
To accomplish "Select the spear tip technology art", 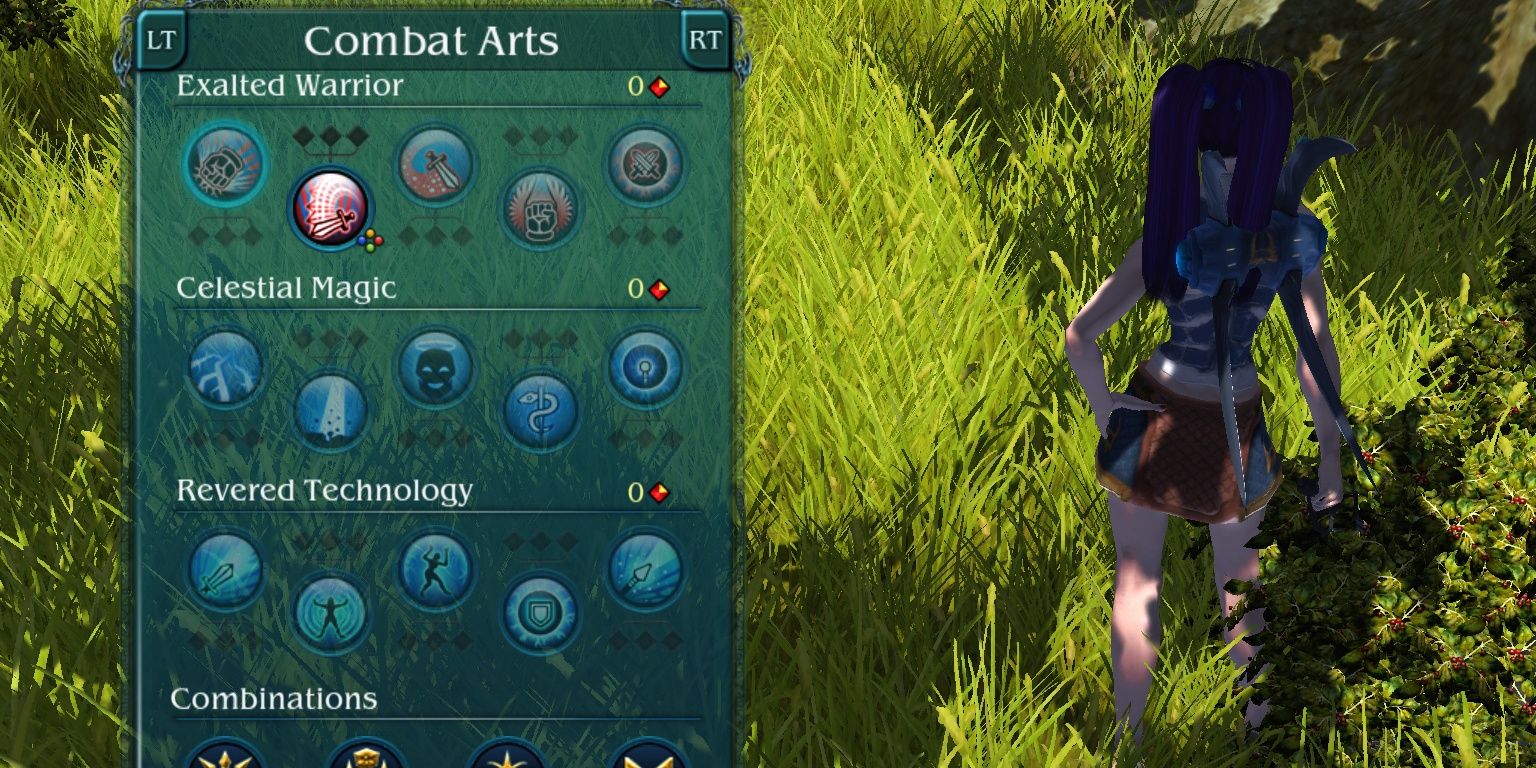I will [x=645, y=570].
